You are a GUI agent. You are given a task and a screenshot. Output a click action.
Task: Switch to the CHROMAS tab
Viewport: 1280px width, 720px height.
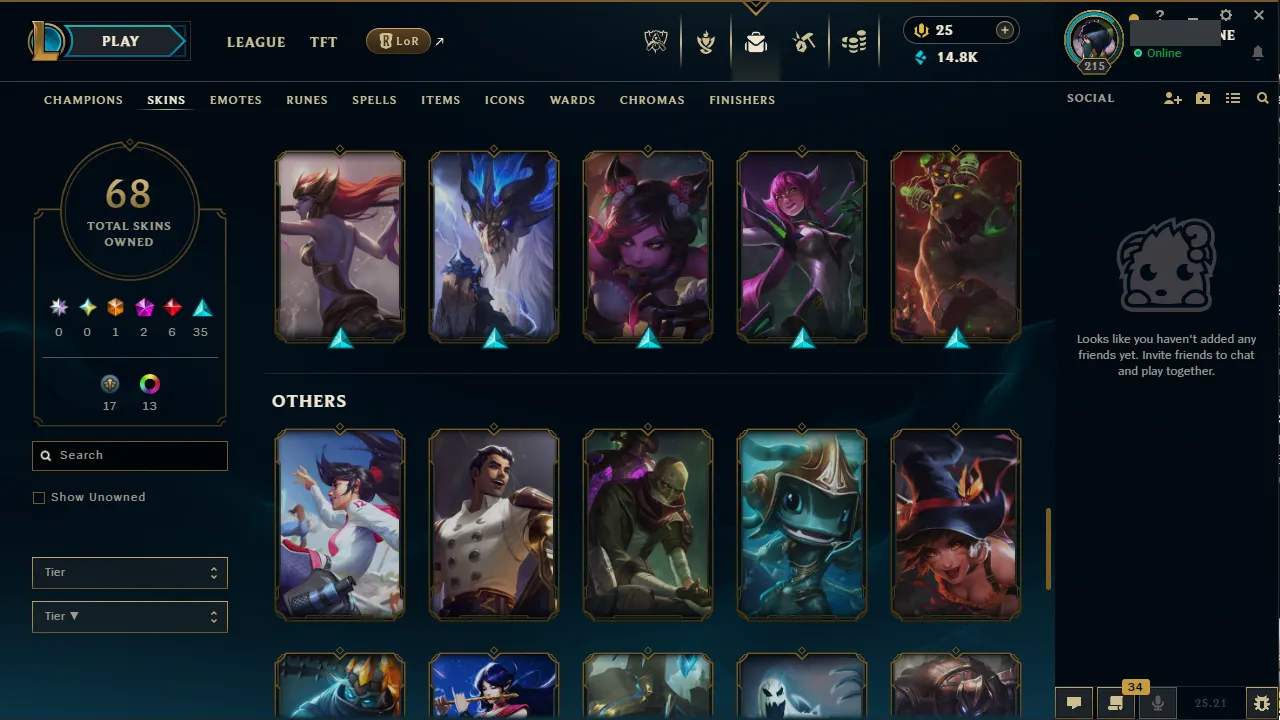tap(652, 100)
